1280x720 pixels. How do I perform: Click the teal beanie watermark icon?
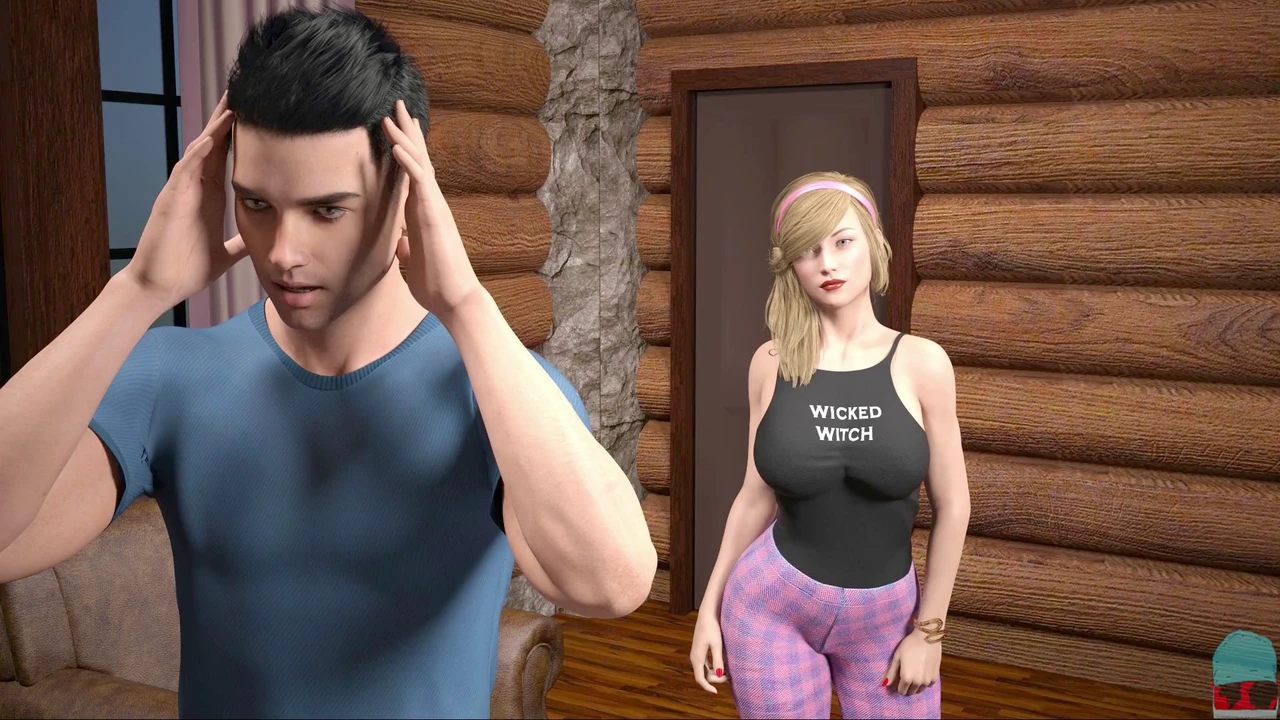point(1244,672)
